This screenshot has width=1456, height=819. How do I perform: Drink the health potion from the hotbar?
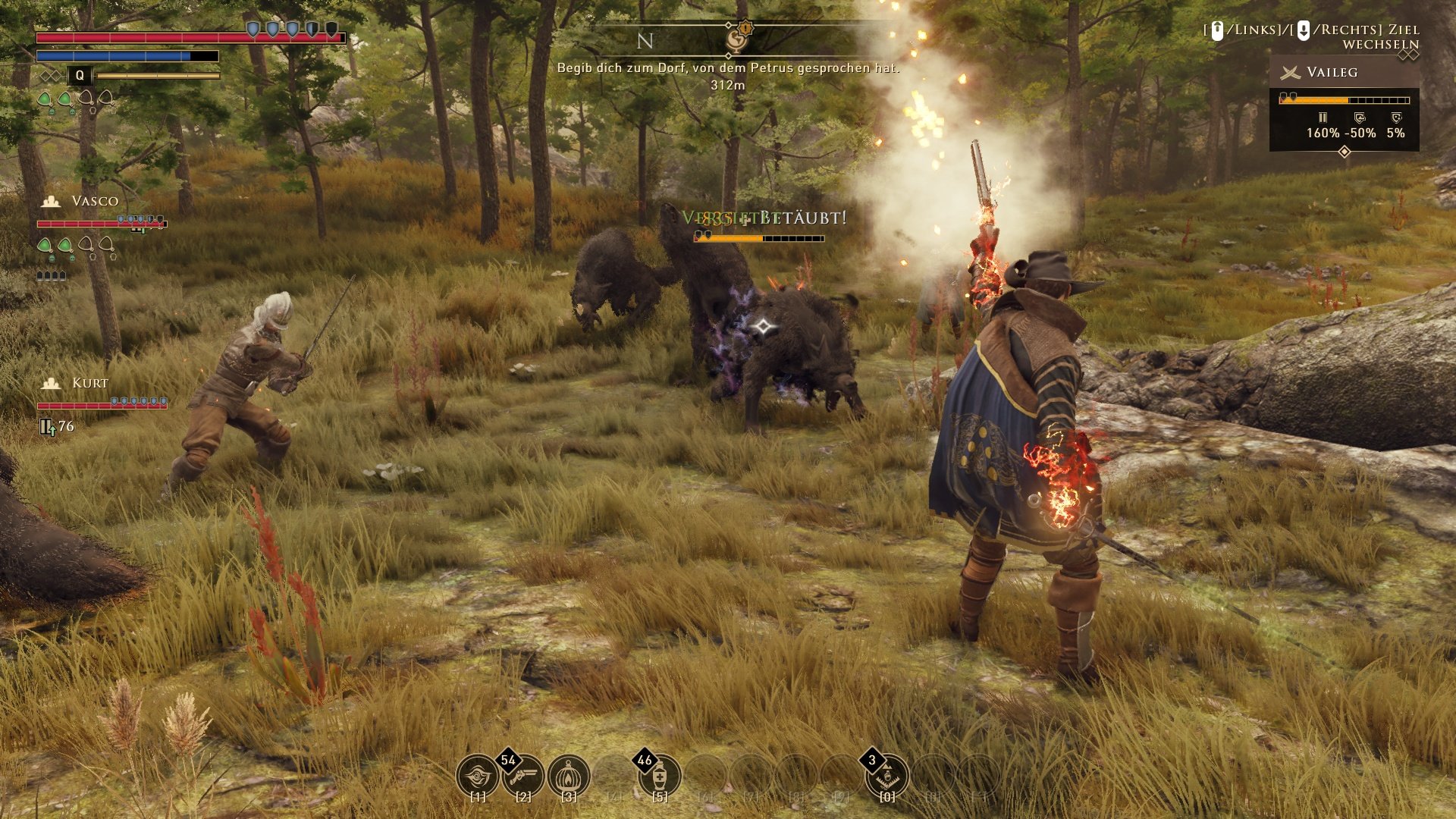660,776
